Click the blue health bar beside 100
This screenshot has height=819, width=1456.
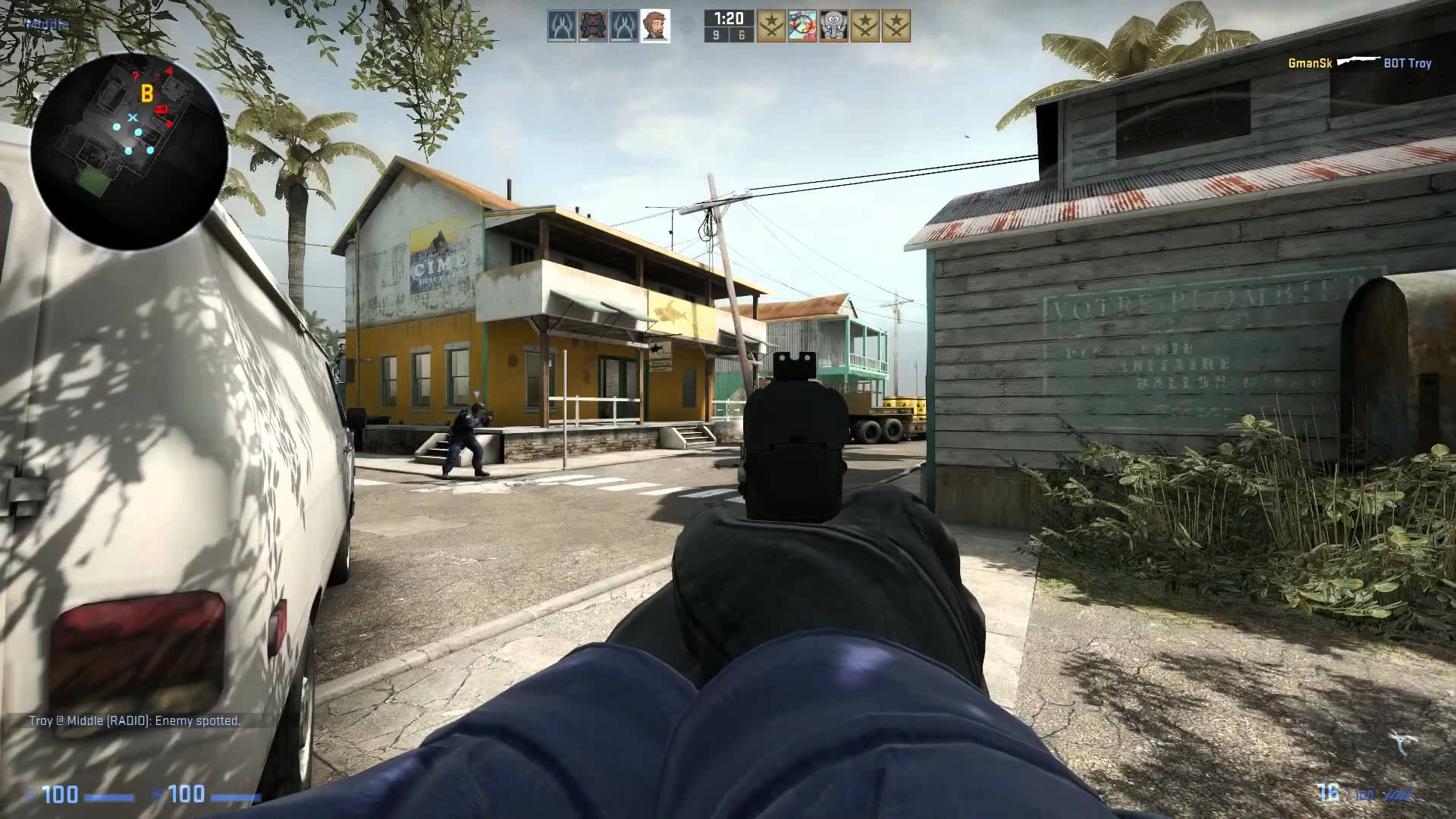click(108, 795)
